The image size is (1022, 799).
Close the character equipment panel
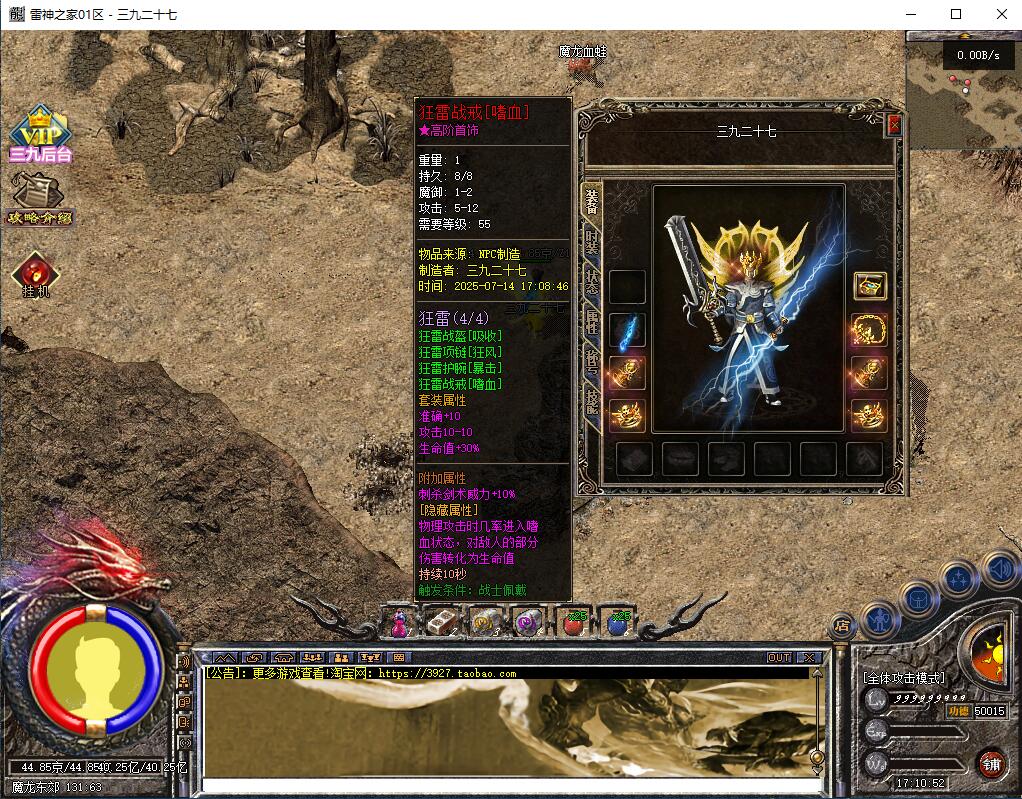[894, 125]
